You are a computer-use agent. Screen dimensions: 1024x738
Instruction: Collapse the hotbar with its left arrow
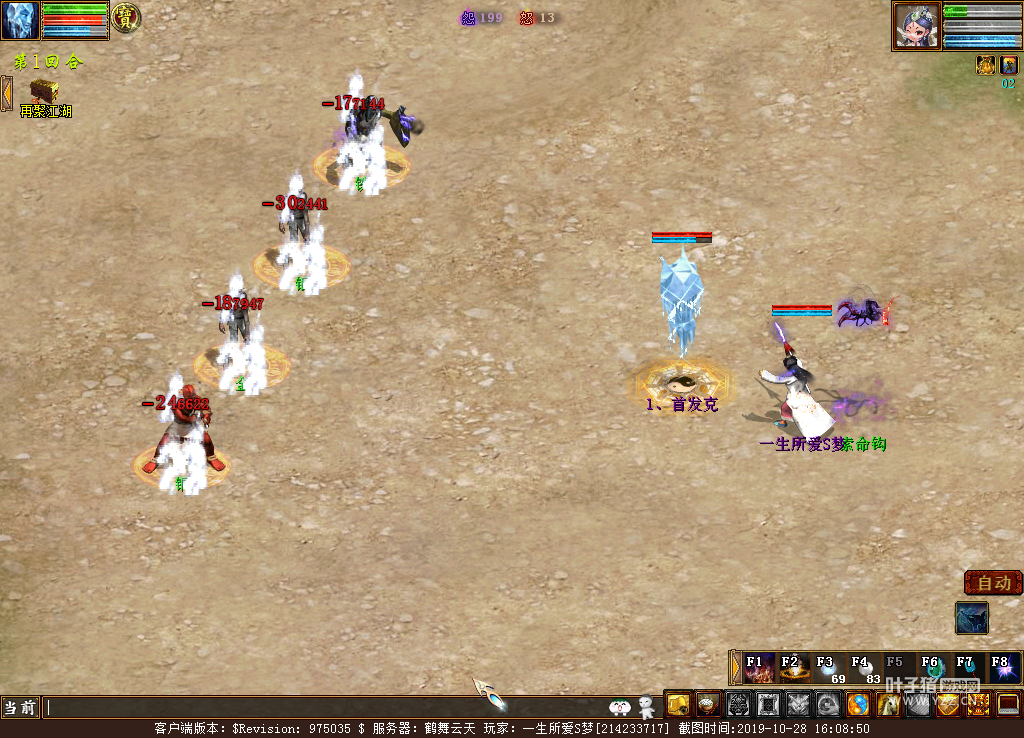point(736,667)
